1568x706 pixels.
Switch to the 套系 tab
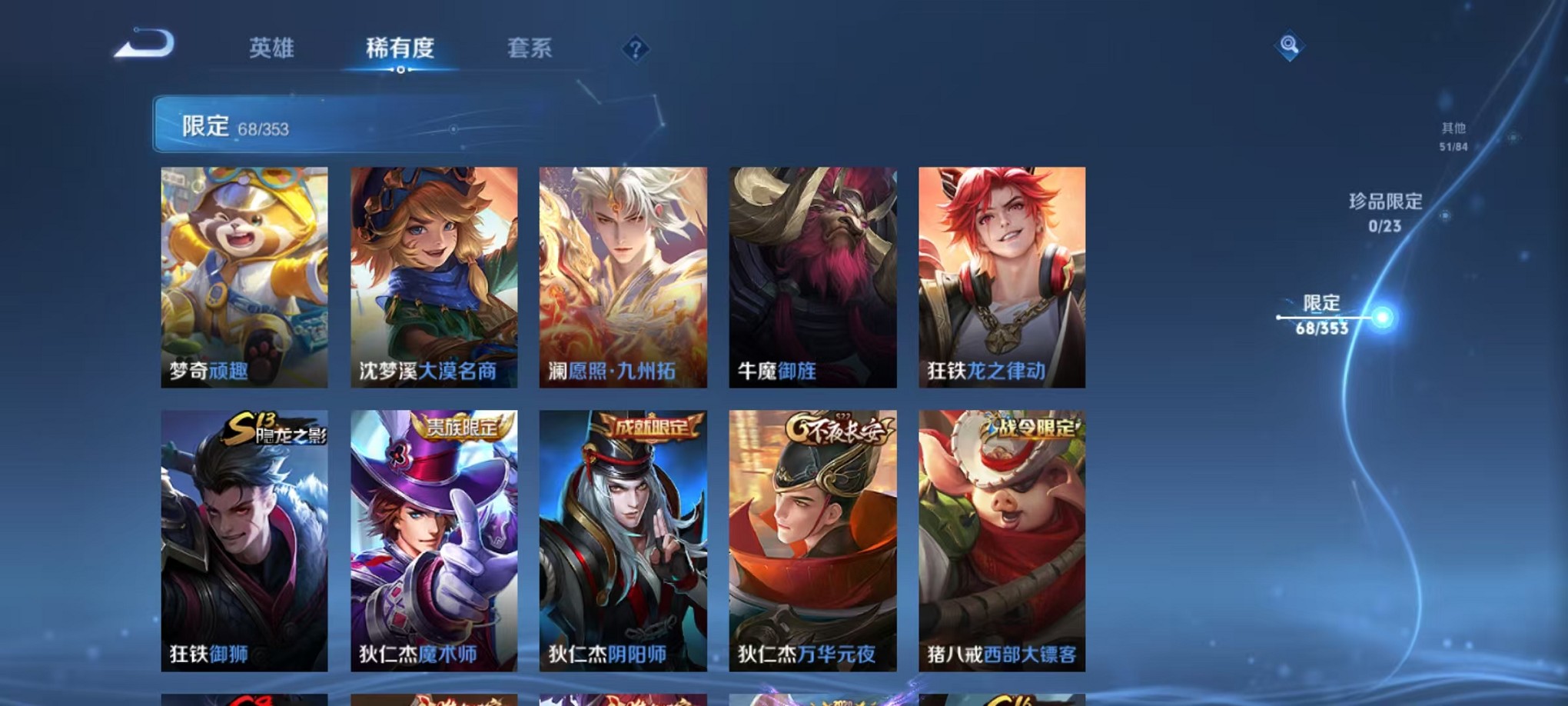tap(530, 48)
